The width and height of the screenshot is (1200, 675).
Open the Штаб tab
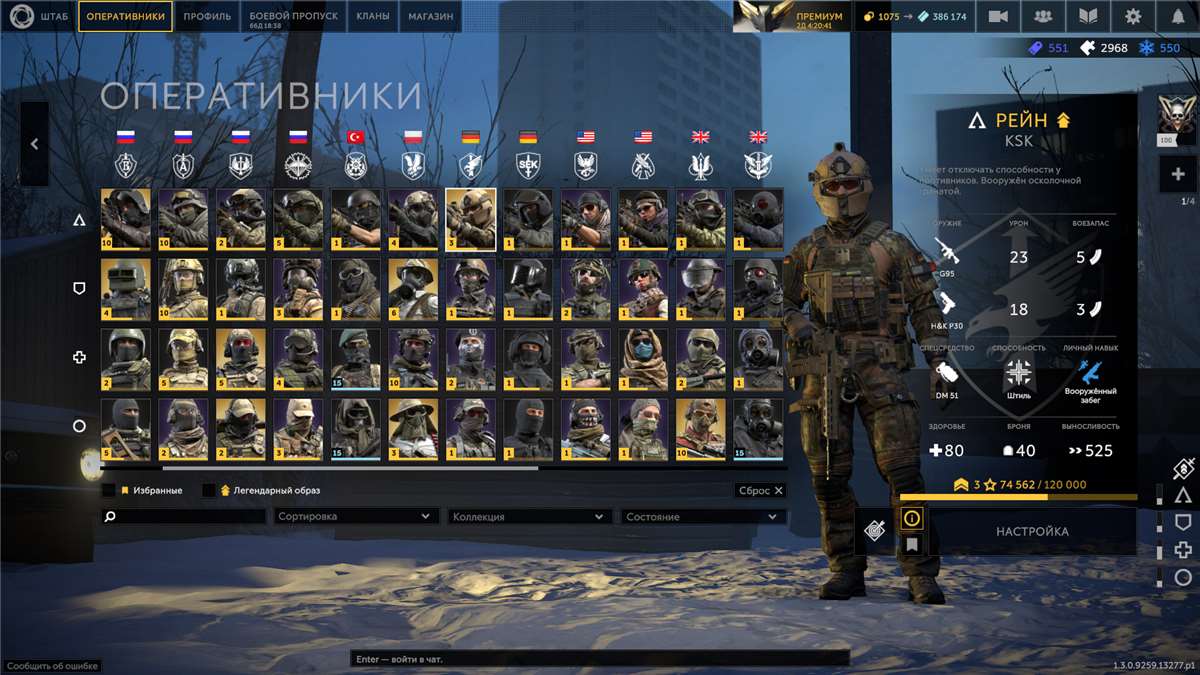pos(40,16)
